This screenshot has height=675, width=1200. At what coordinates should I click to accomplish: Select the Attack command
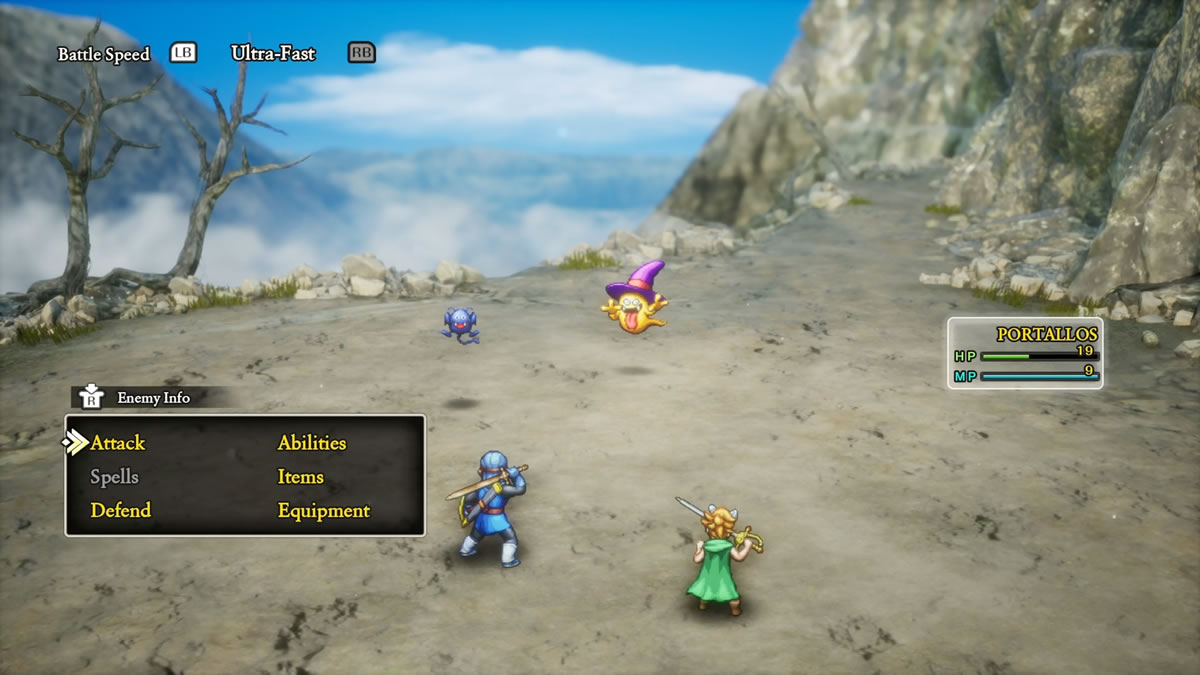click(118, 443)
